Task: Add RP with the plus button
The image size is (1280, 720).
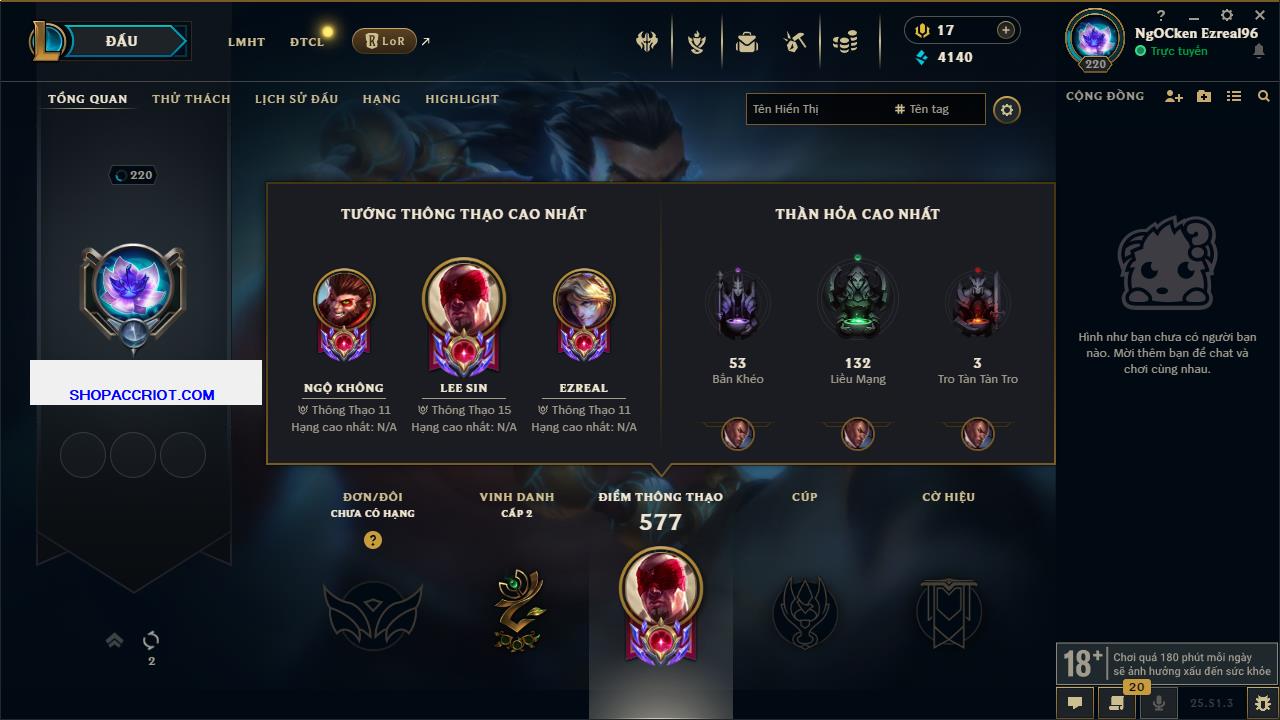Action: [x=1006, y=30]
